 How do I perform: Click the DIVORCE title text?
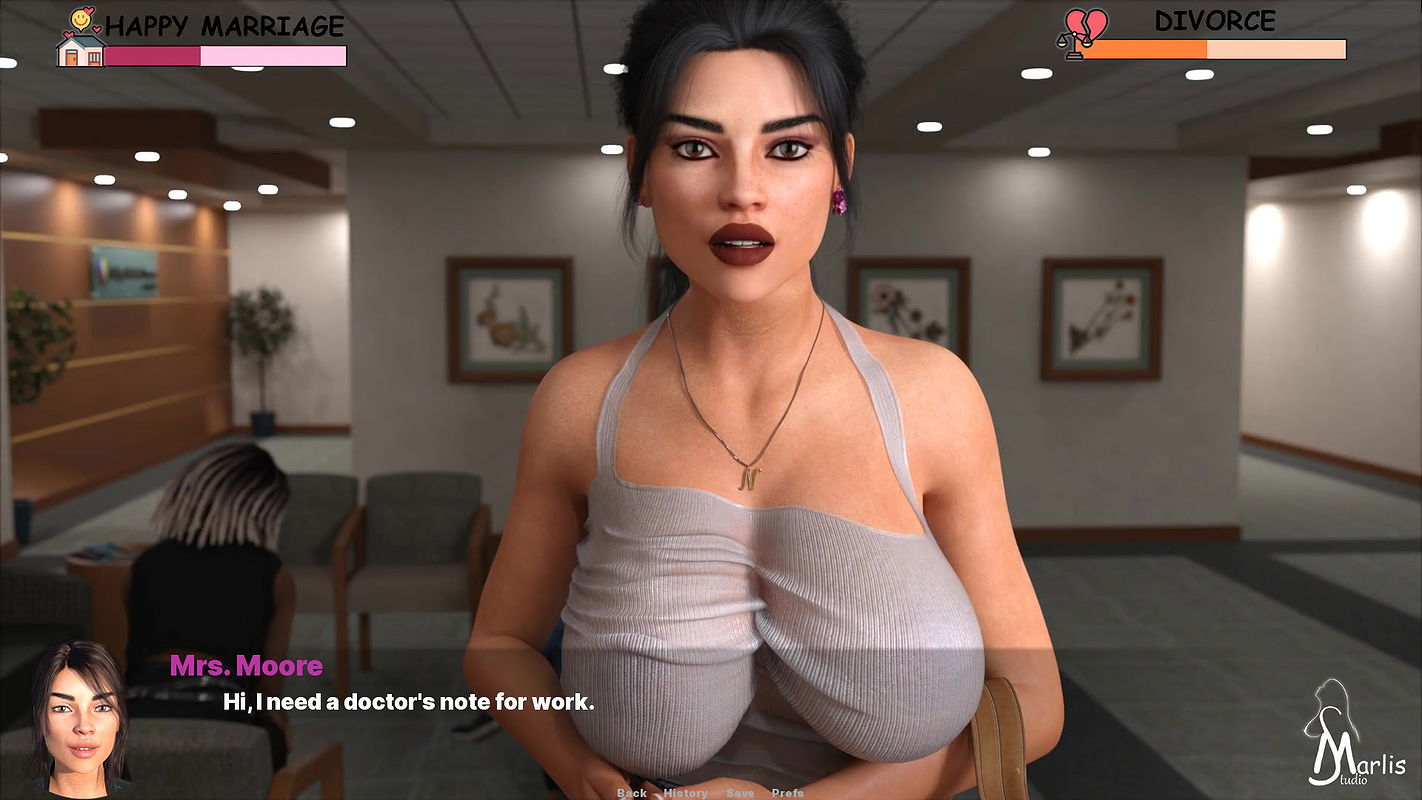tap(1216, 20)
